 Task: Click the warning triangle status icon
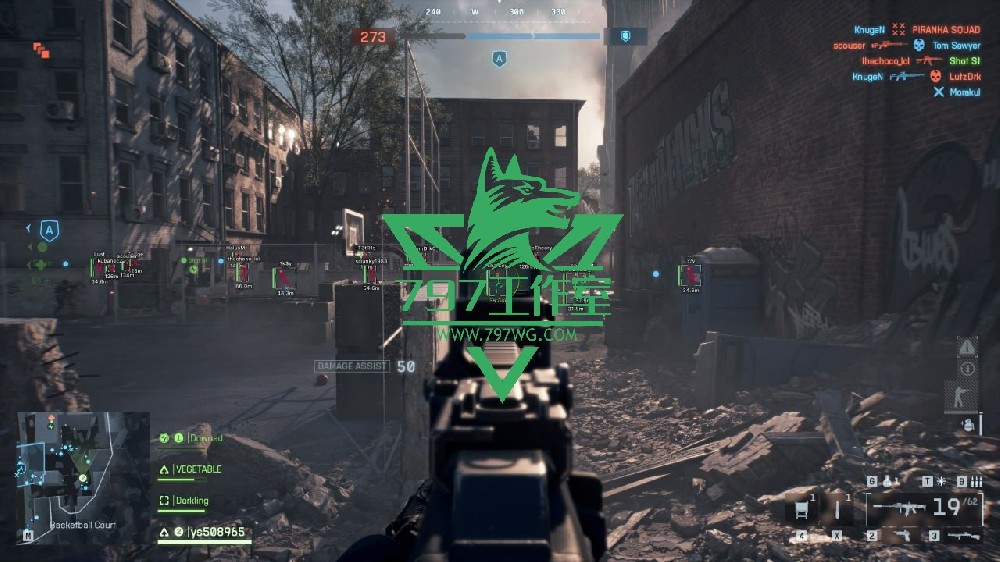tap(967, 347)
